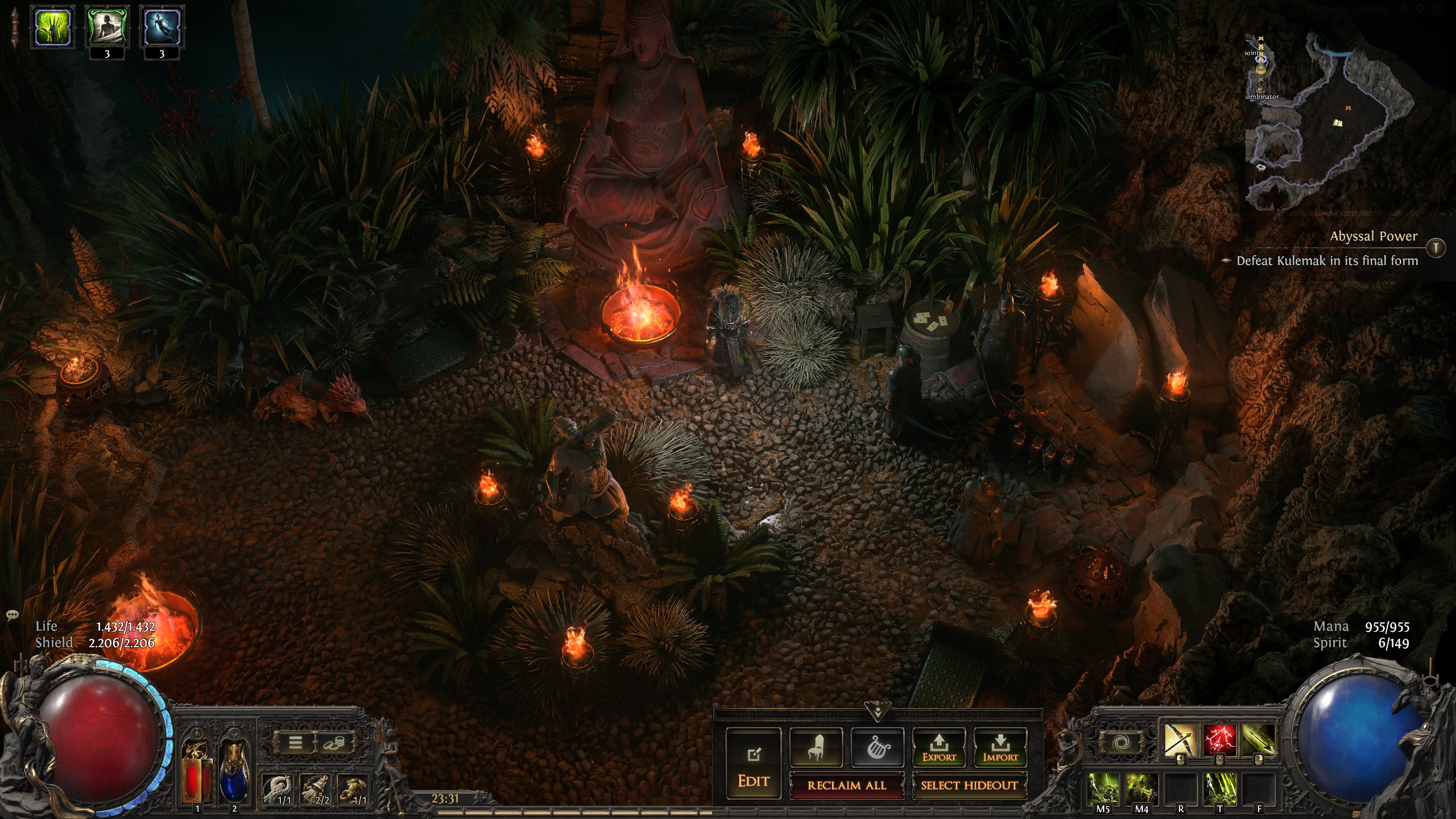
Task: Activate the green arrow rain skill on T
Action: (1219, 788)
